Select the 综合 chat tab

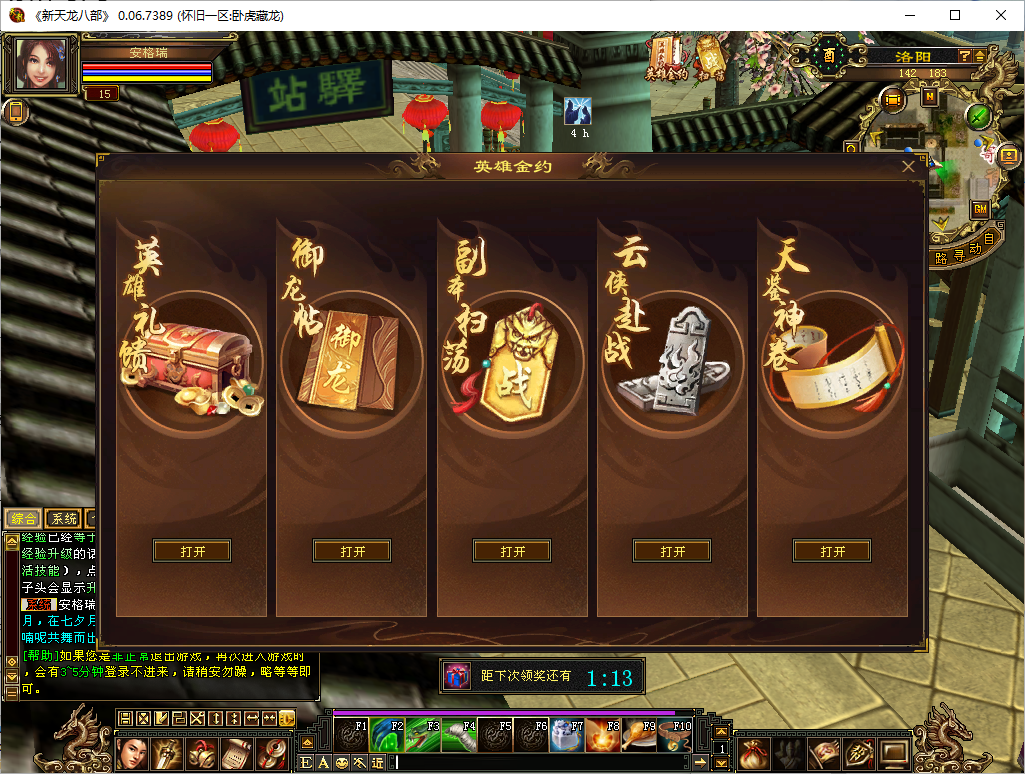23,518
